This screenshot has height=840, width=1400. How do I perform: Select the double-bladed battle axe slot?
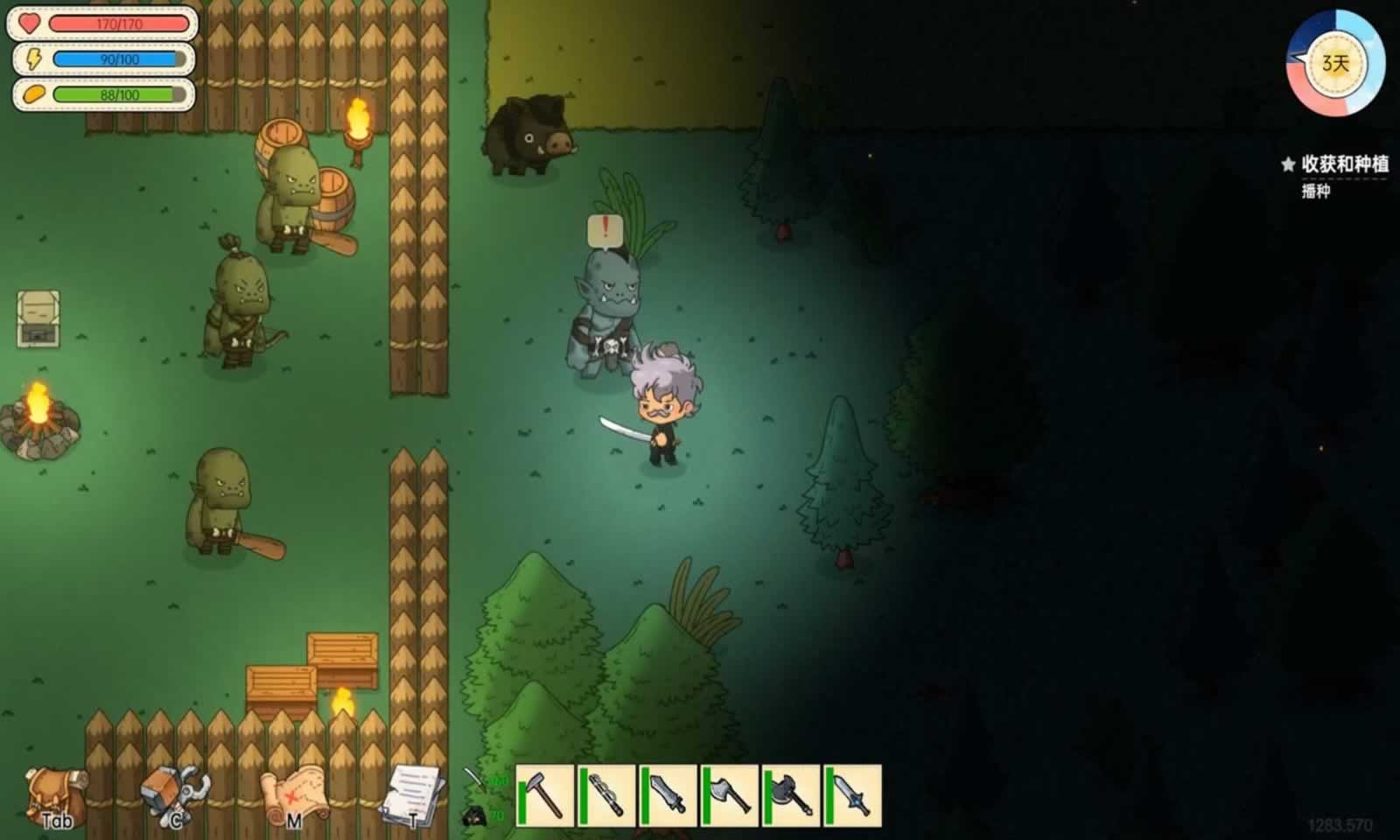[790, 795]
